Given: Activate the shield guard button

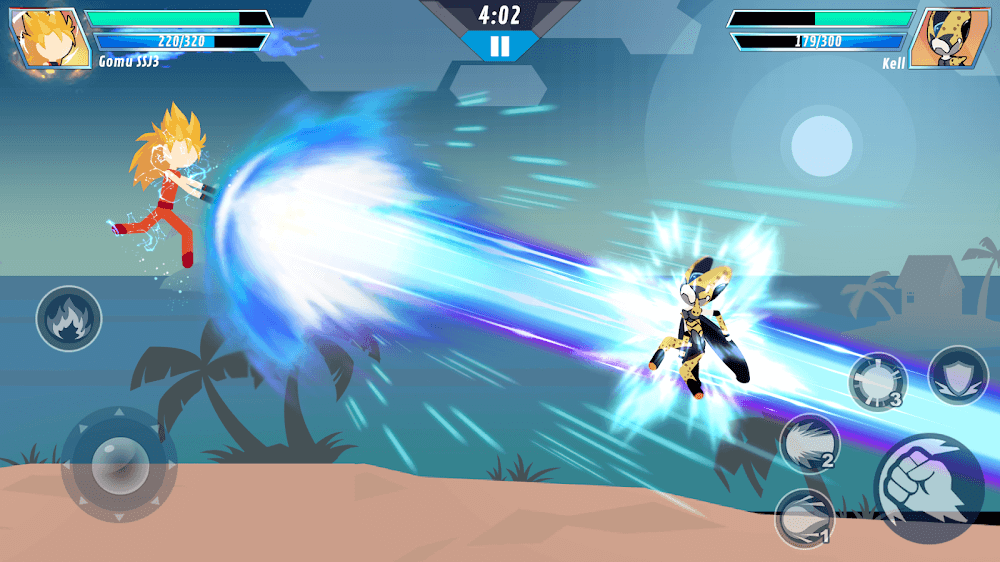Looking at the screenshot, I should pyautogui.click(x=957, y=375).
